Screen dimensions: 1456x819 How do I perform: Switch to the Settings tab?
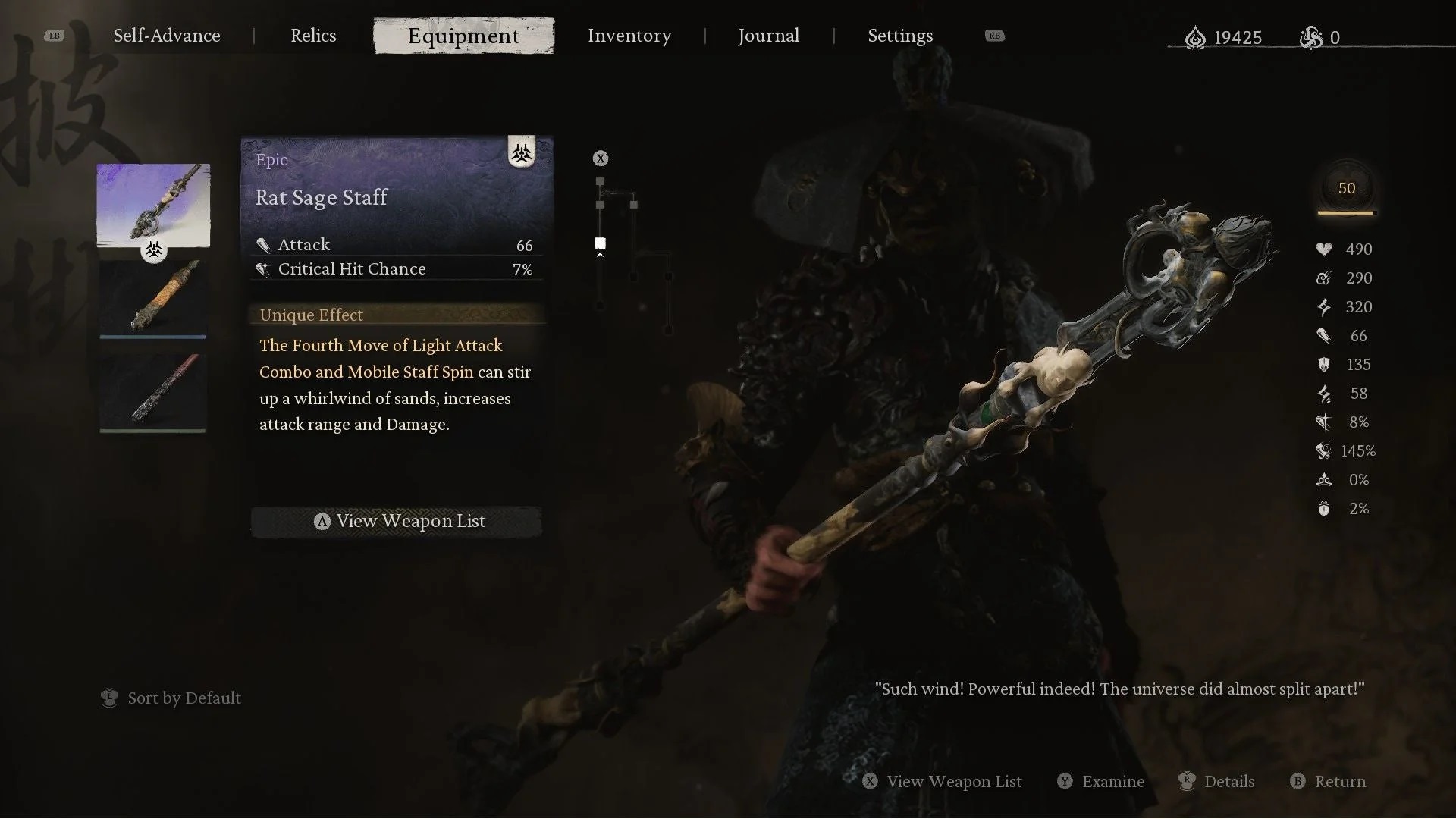point(900,36)
